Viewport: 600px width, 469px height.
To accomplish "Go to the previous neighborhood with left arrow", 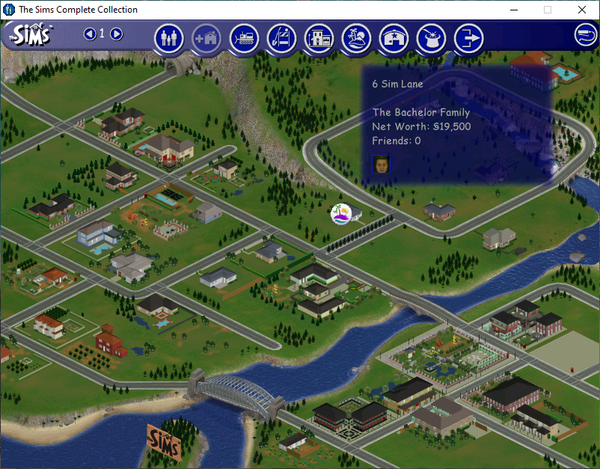I will (90, 34).
